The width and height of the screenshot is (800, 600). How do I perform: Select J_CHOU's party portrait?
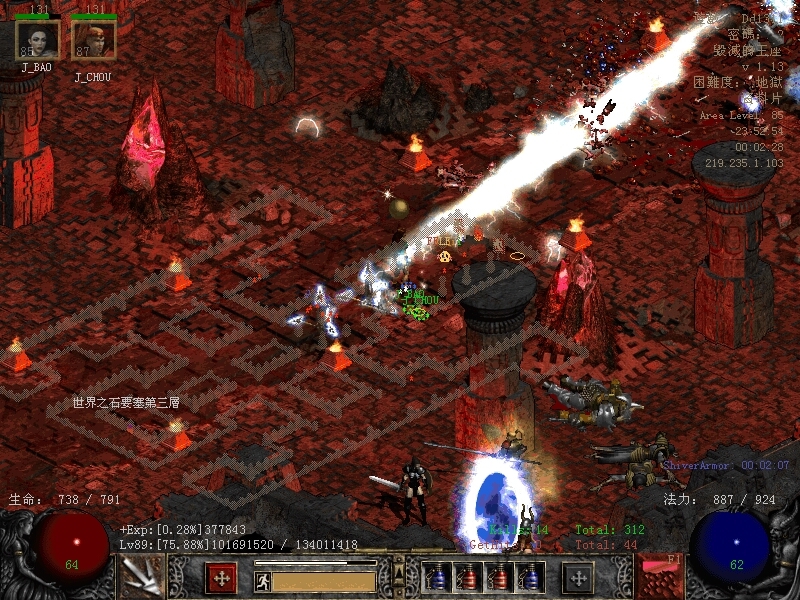tap(93, 40)
